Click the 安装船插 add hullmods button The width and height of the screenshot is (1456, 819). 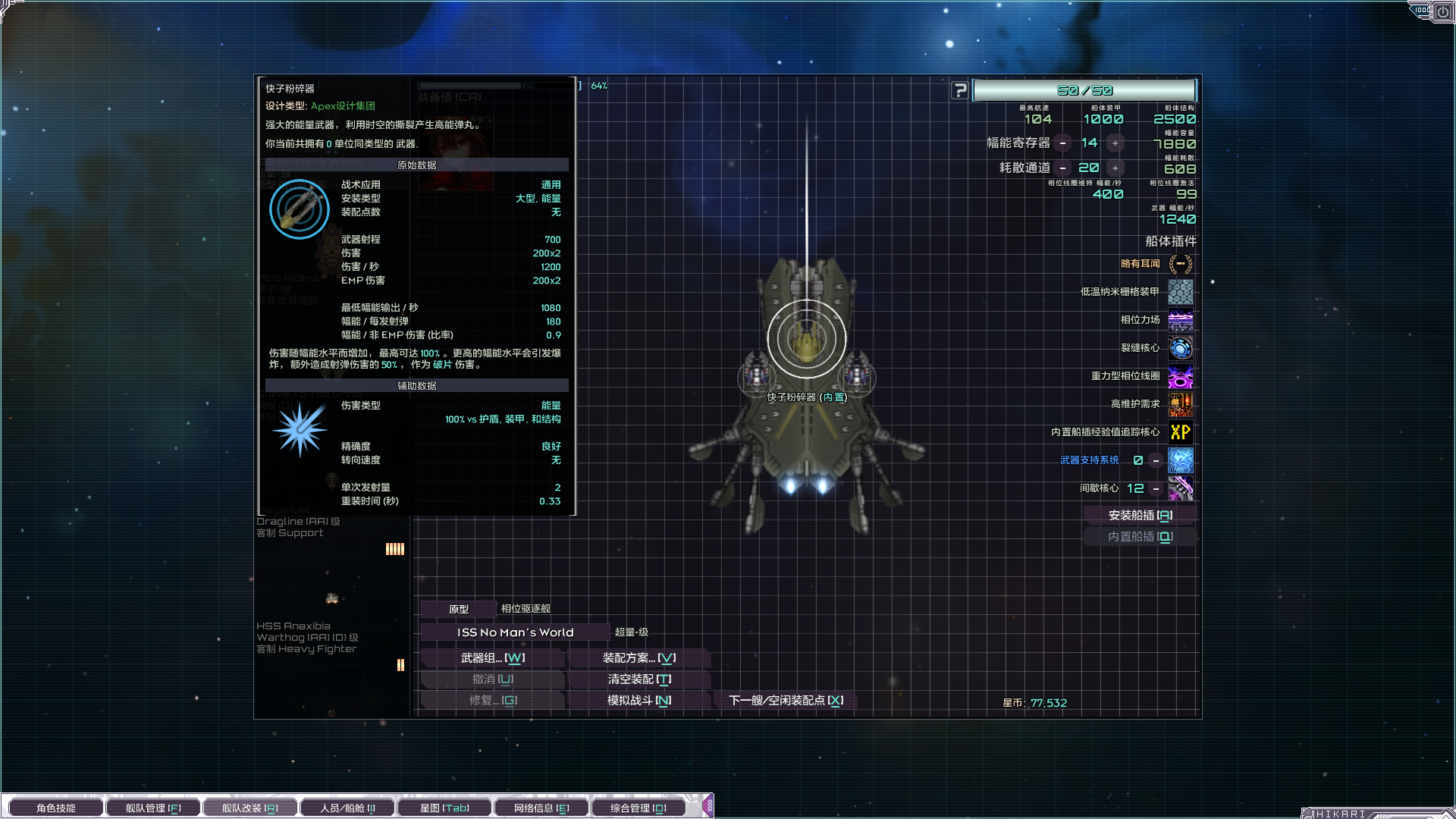[x=1140, y=516]
